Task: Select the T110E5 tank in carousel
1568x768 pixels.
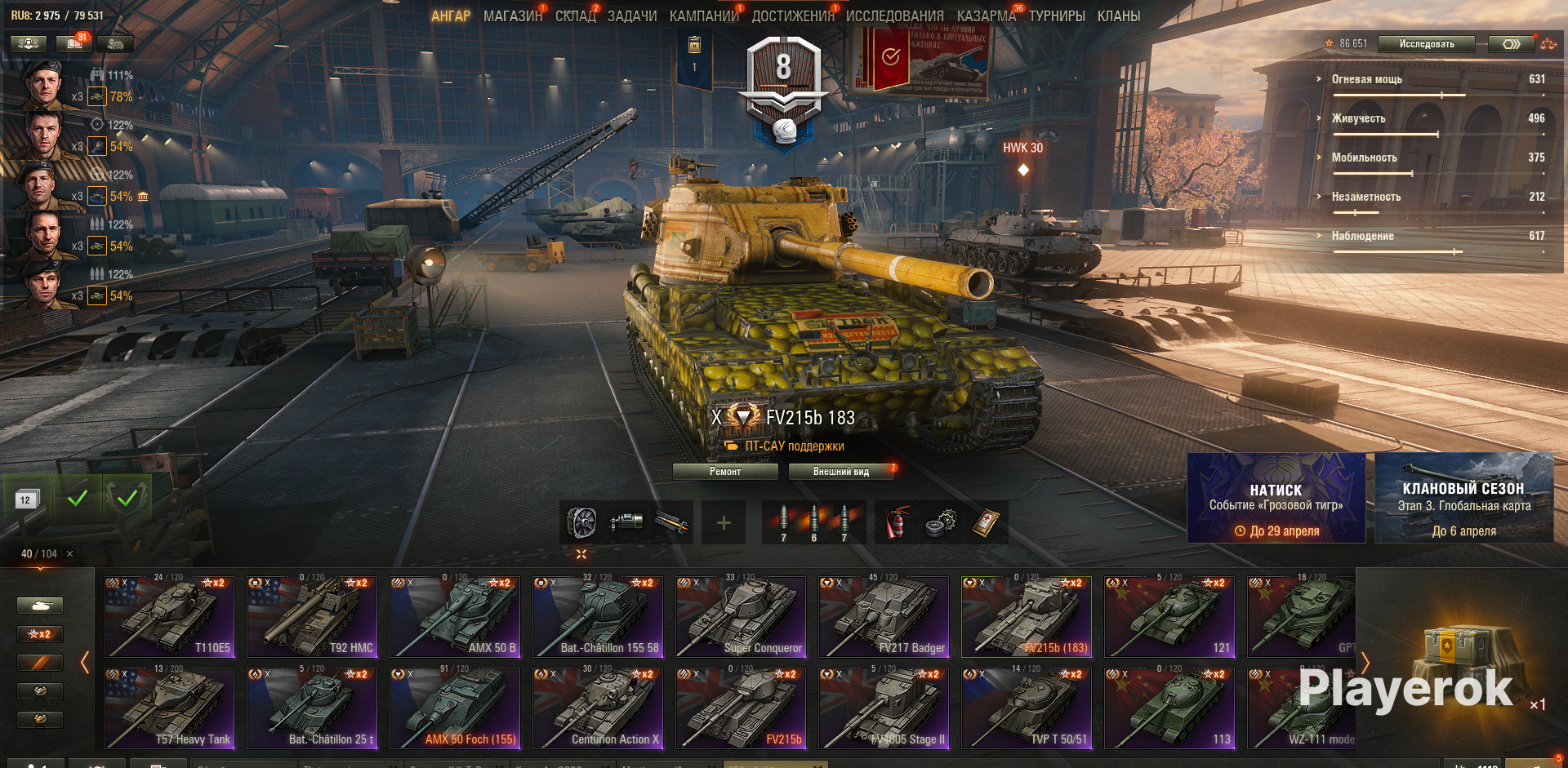Action: (x=169, y=617)
